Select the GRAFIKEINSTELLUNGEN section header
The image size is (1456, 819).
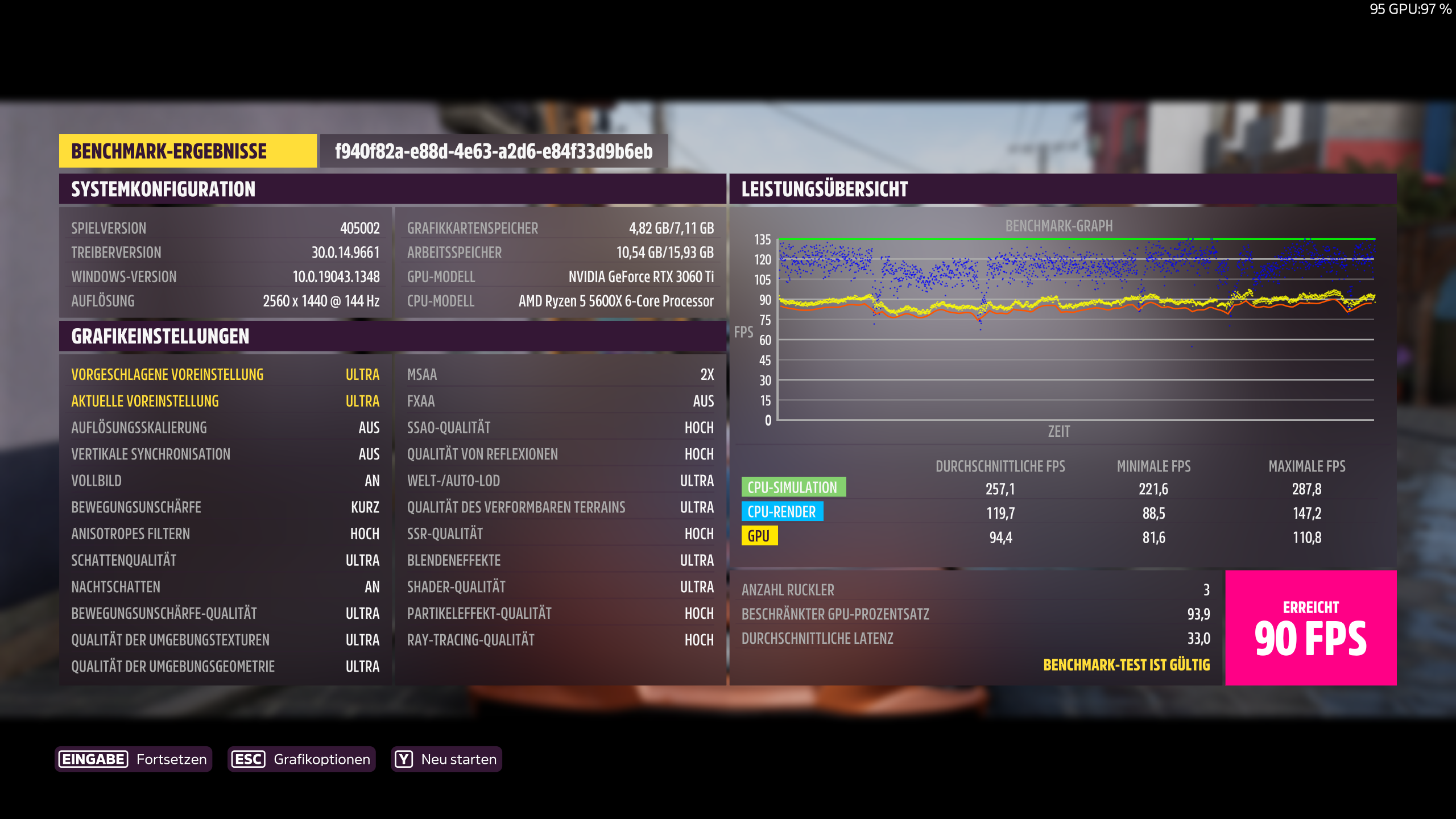point(159,337)
